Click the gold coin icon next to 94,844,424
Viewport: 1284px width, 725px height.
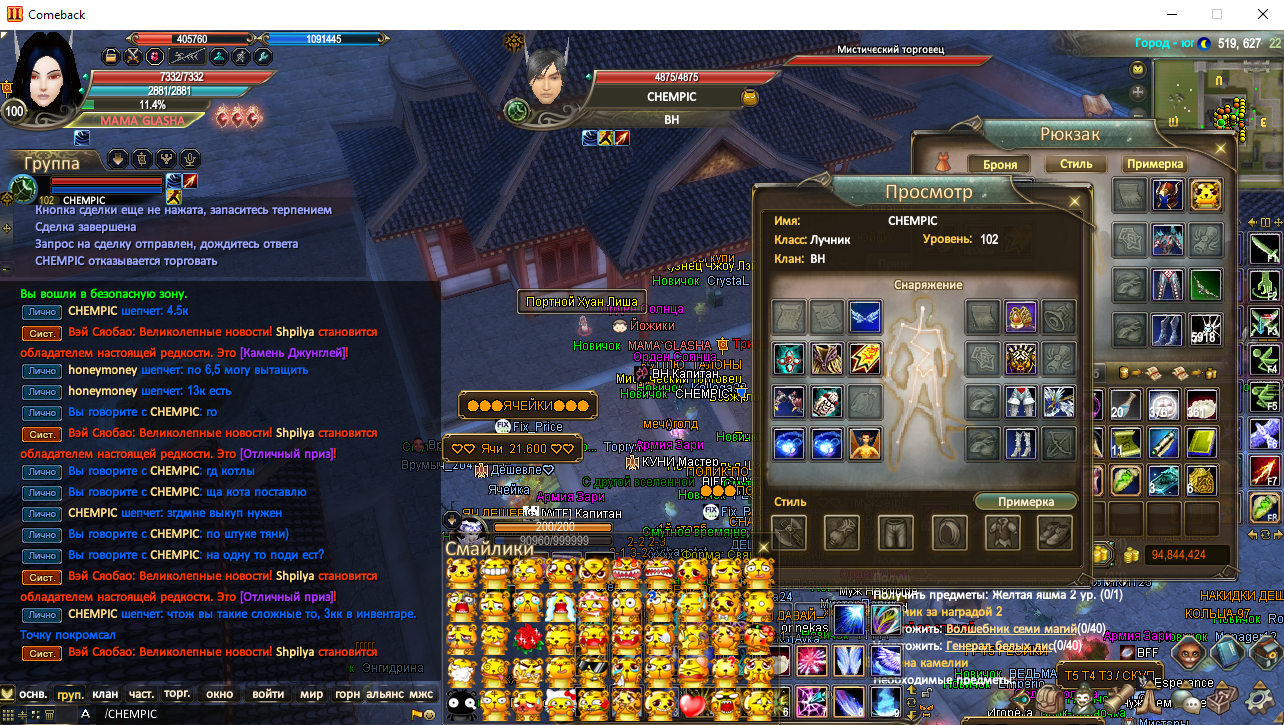coord(1131,554)
